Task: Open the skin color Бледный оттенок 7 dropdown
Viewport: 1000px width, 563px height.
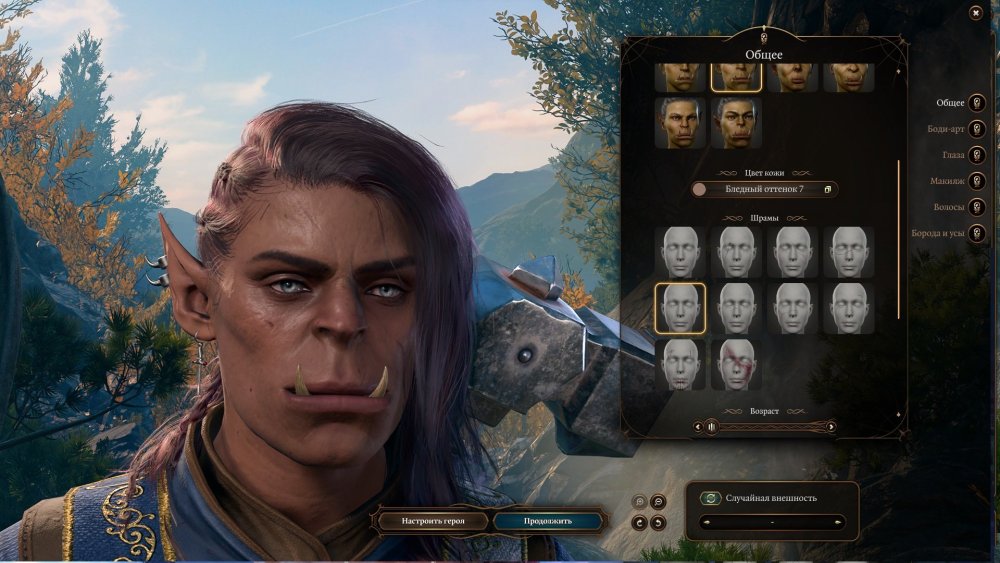Action: pyautogui.click(x=765, y=189)
